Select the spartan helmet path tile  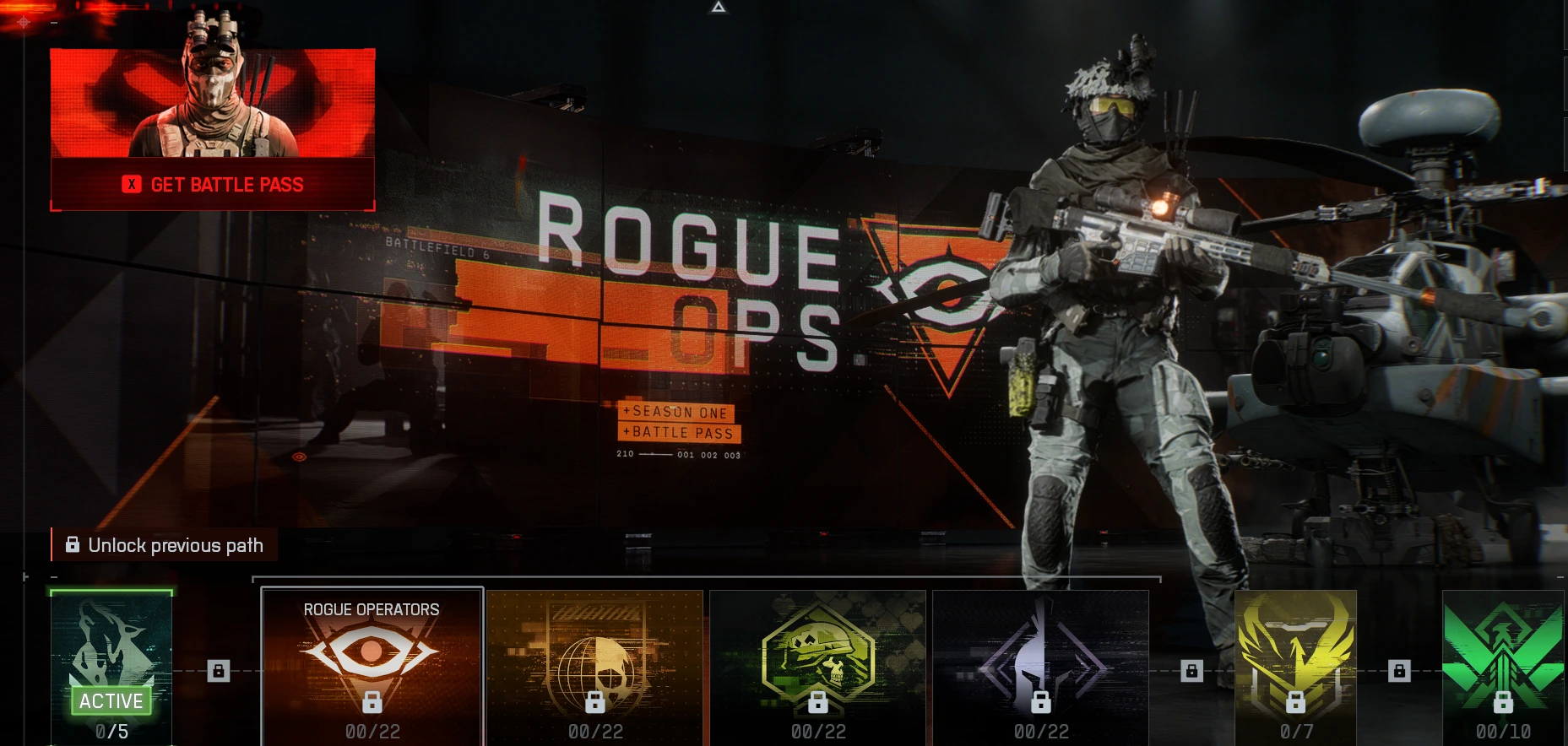tap(1040, 667)
